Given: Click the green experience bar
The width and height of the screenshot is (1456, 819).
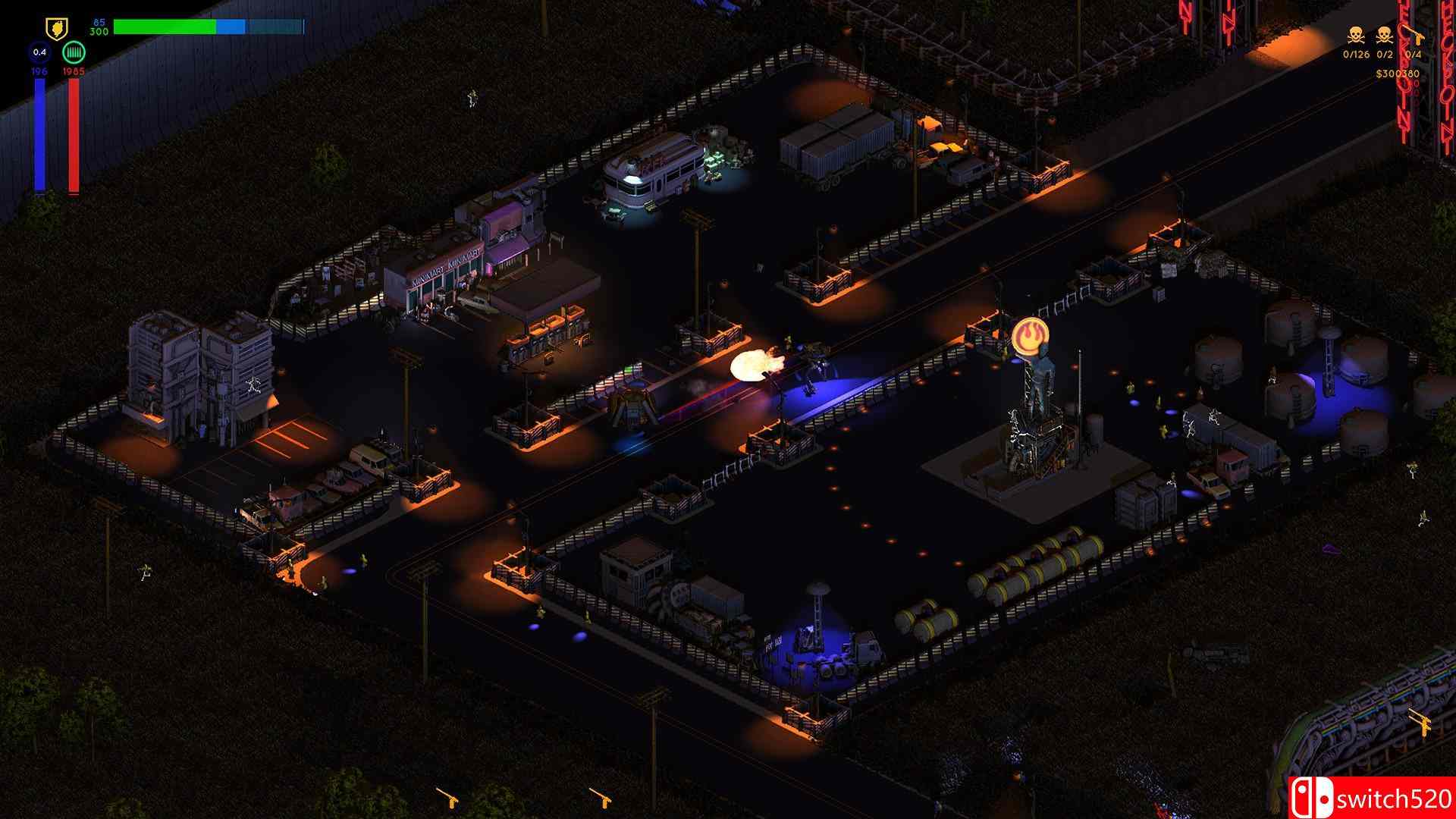Looking at the screenshot, I should [x=165, y=27].
